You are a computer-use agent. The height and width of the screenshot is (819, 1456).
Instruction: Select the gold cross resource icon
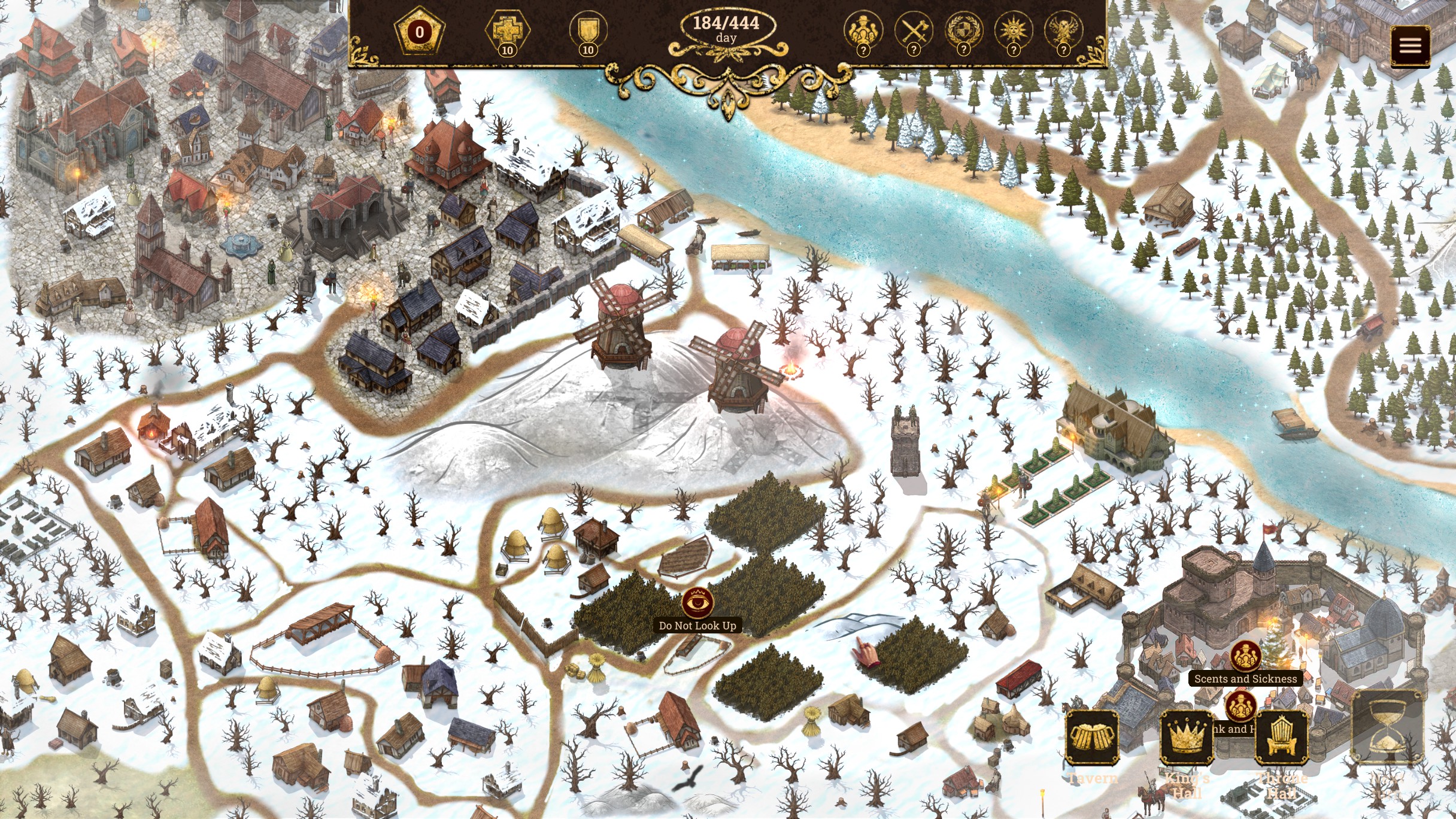click(x=507, y=30)
